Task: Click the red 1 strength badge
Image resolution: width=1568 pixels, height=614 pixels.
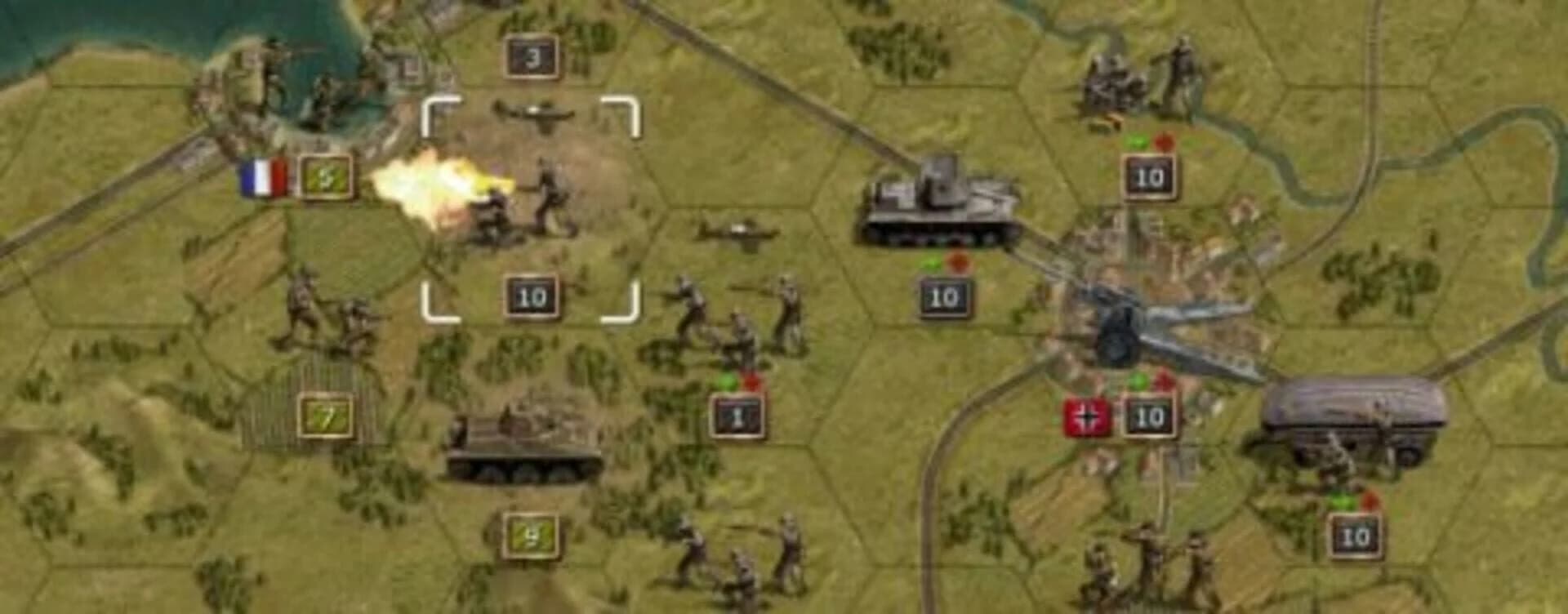Action: coord(737,416)
